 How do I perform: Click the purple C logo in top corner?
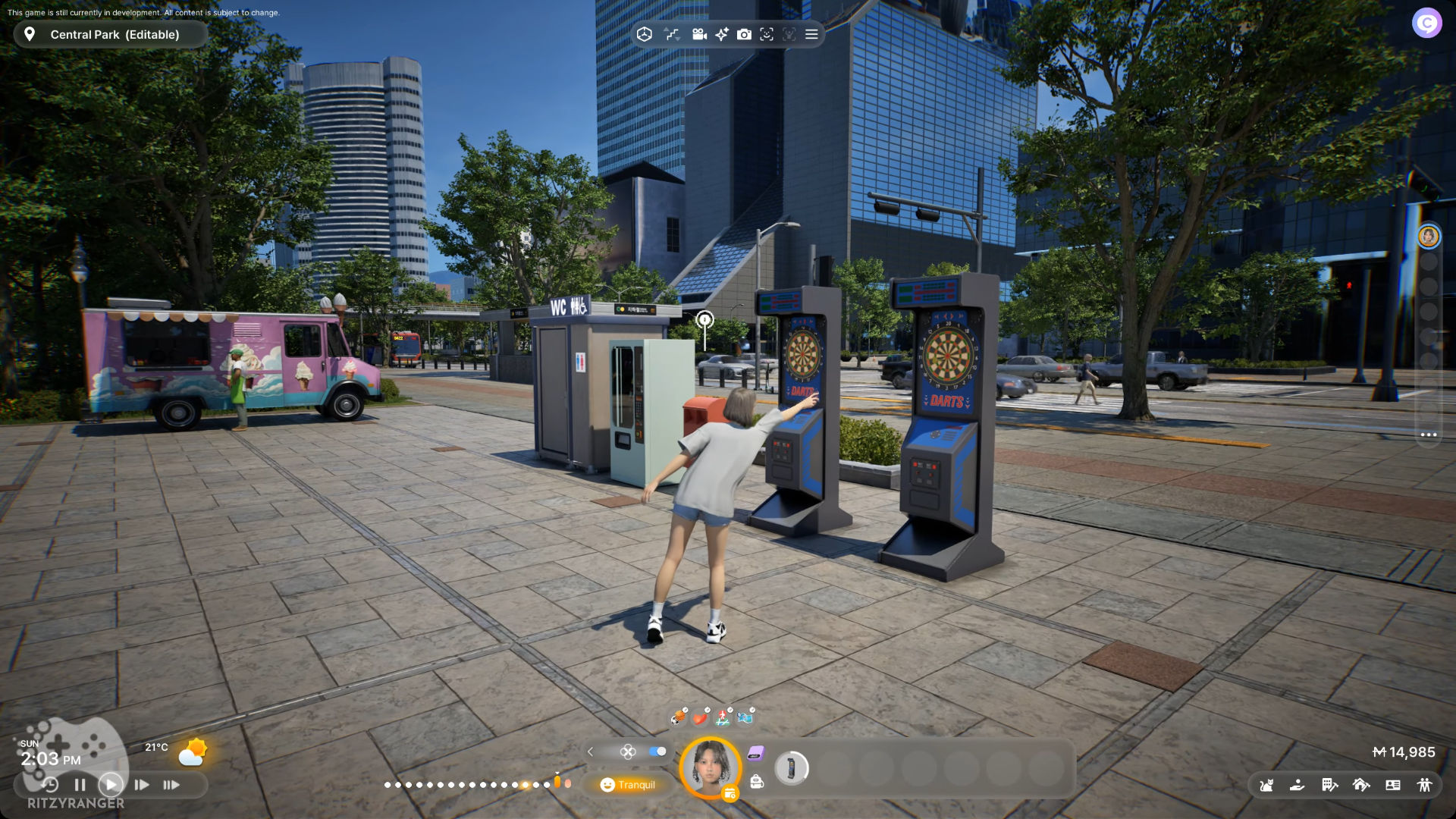coord(1426,23)
